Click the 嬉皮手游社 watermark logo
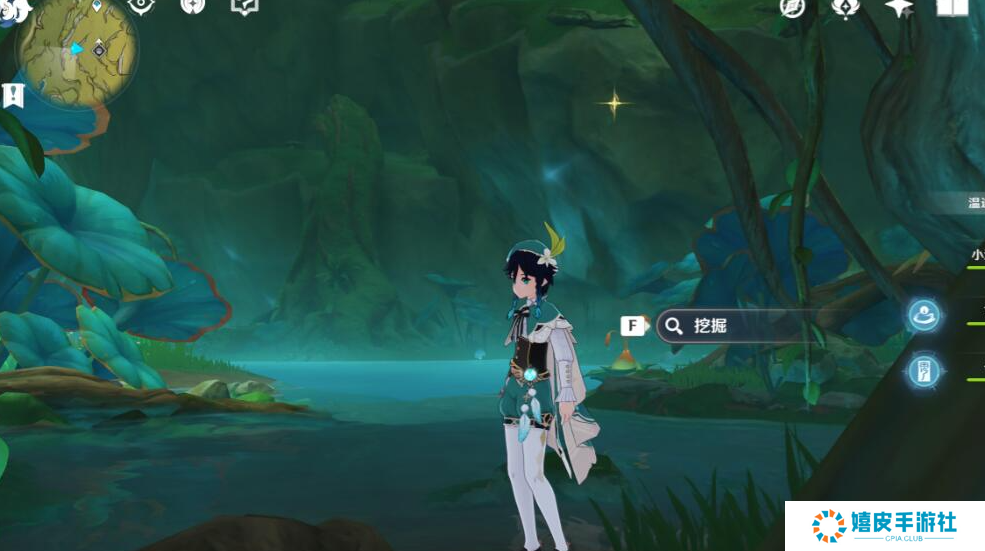Viewport: 985px width, 551px height. point(884,525)
